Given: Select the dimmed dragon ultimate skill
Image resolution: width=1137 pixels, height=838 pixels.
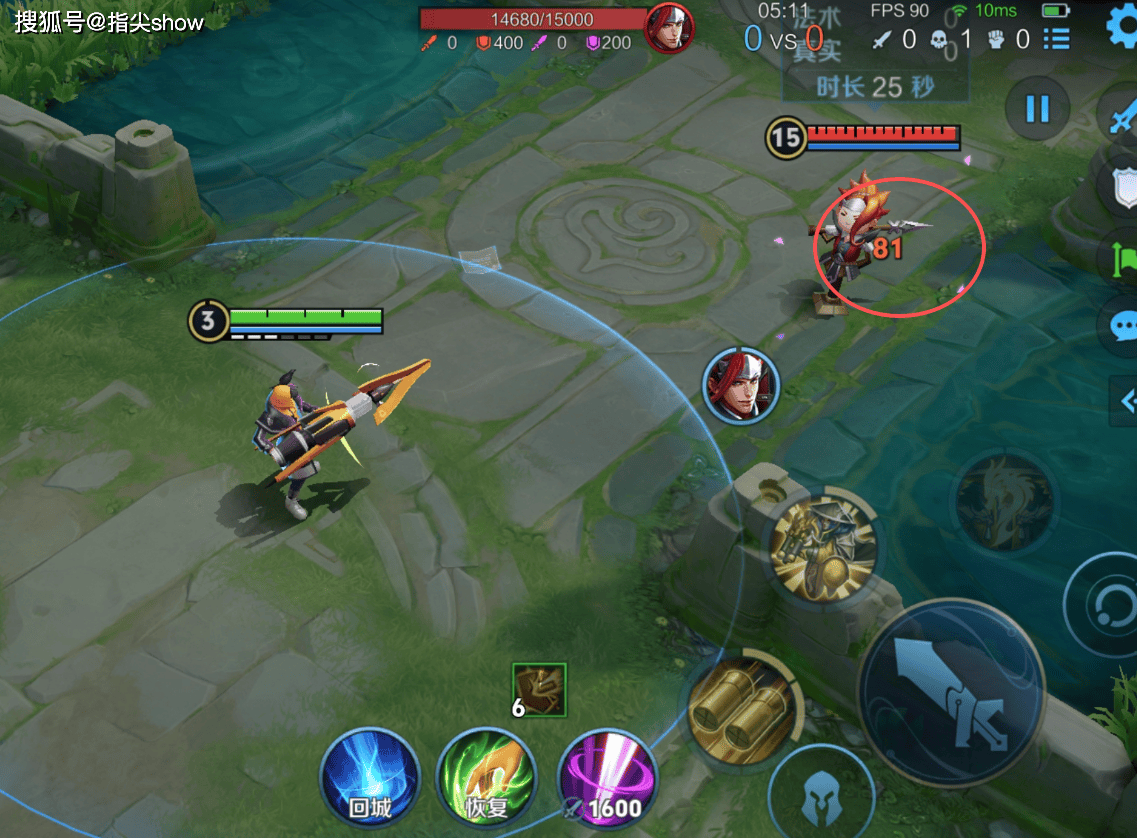Looking at the screenshot, I should tap(1003, 500).
